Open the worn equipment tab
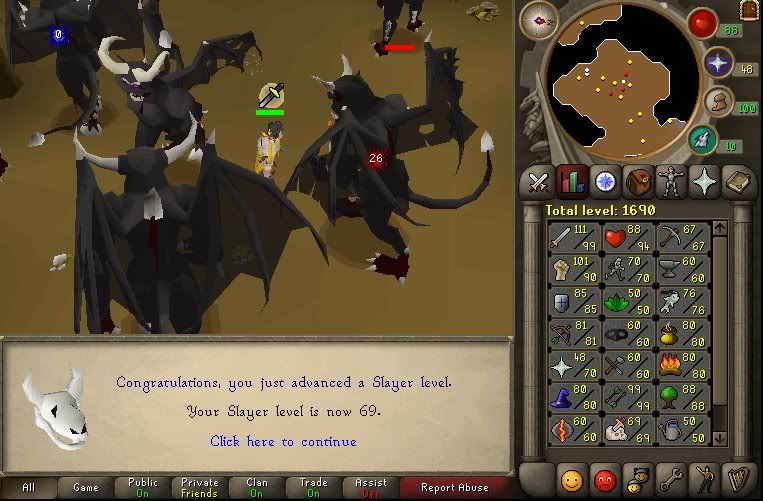The width and height of the screenshot is (763, 501). tap(670, 182)
